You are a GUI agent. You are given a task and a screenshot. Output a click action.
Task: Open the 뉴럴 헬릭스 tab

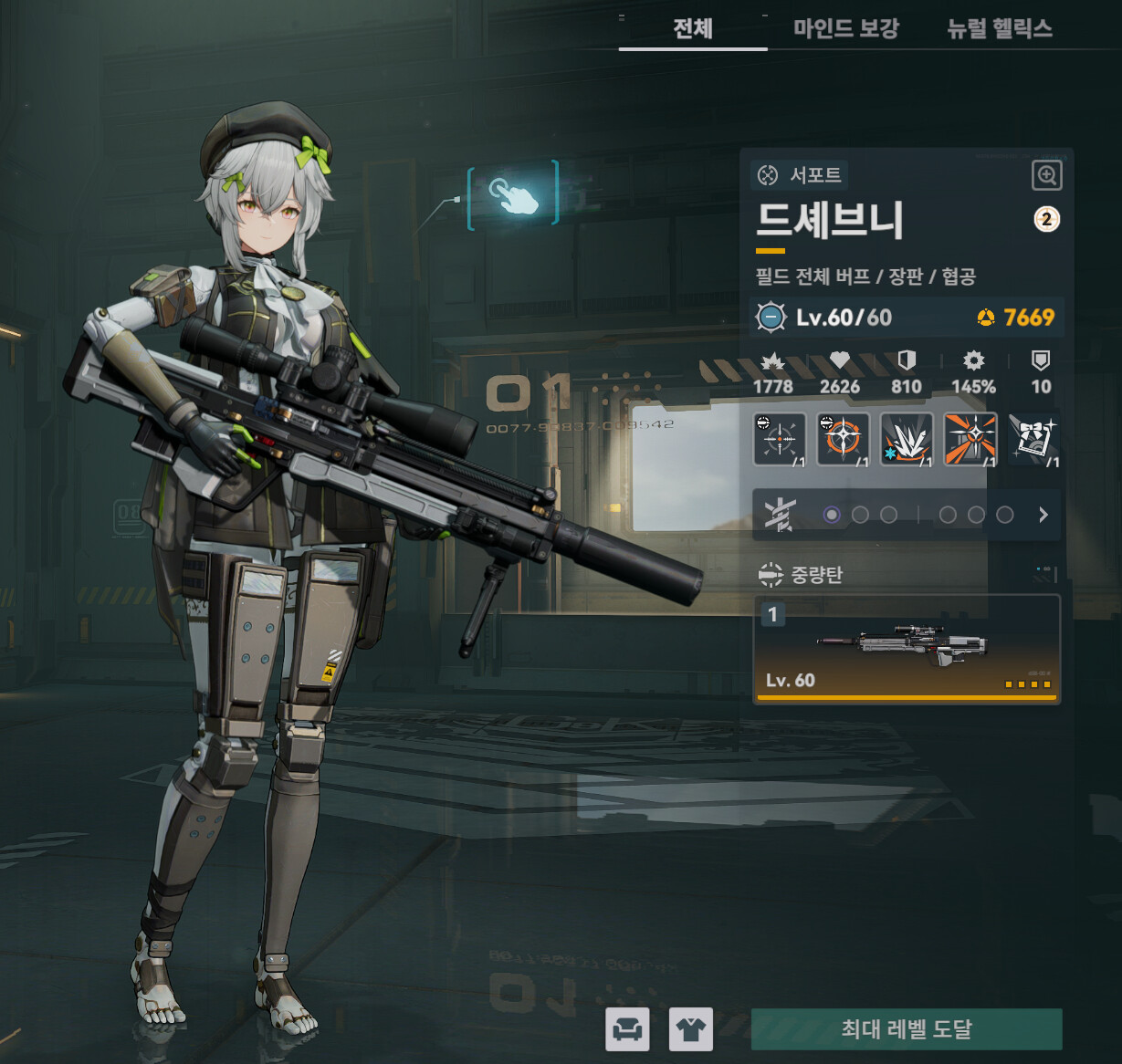(1000, 28)
